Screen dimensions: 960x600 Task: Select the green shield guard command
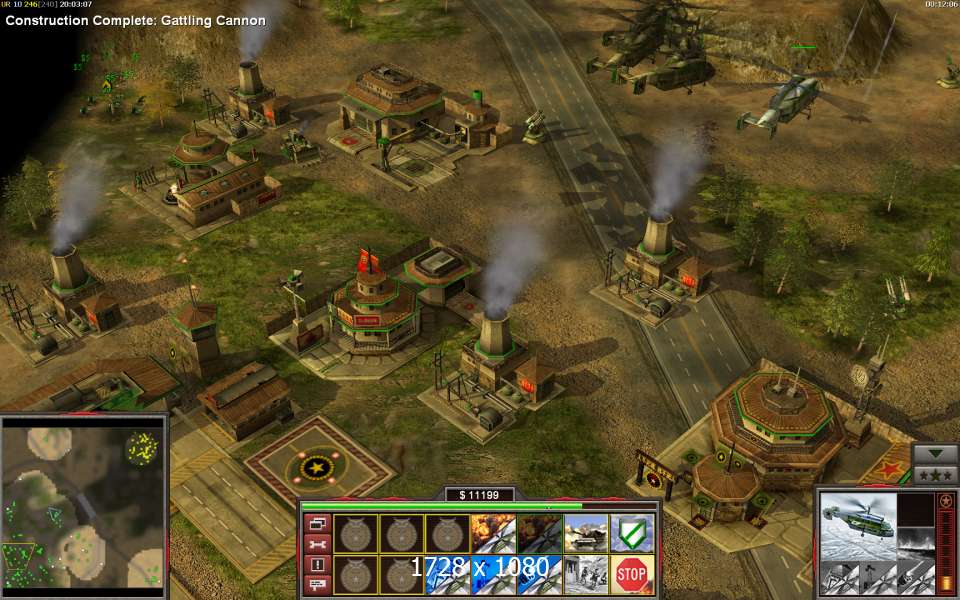632,532
